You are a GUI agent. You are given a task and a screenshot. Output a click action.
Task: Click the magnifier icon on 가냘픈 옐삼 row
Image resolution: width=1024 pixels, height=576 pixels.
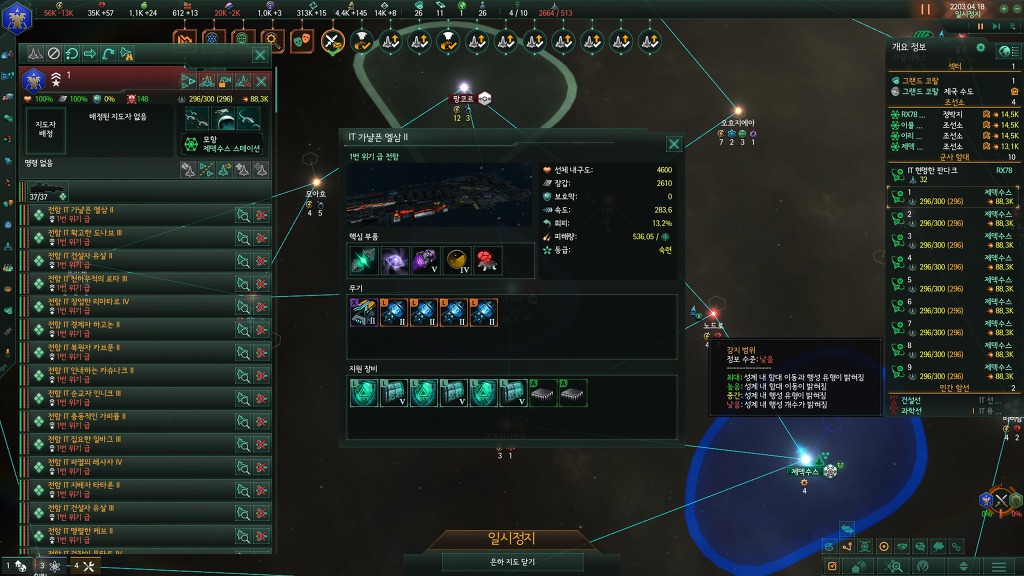coord(242,214)
